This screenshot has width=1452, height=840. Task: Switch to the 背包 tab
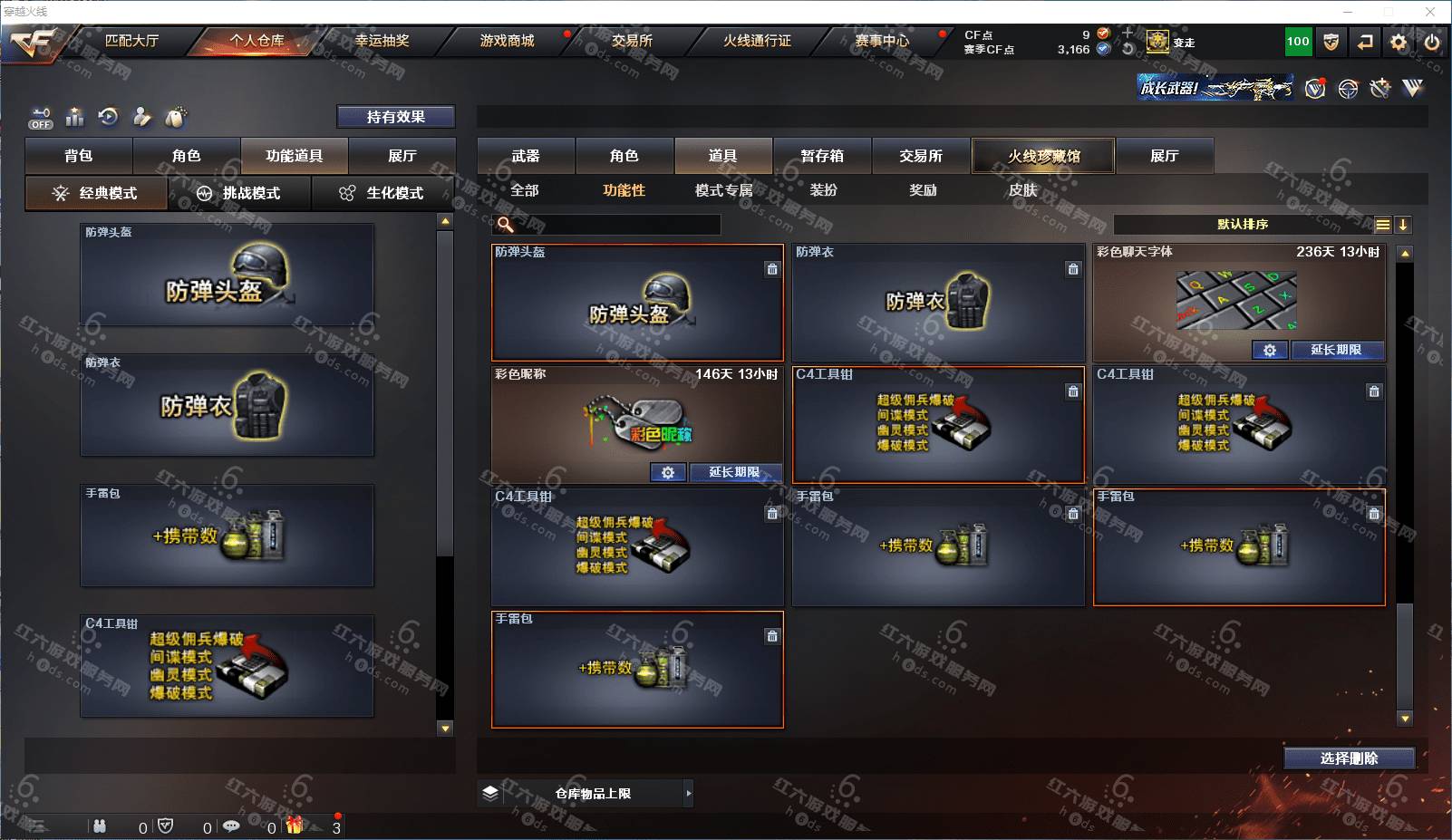coord(79,156)
